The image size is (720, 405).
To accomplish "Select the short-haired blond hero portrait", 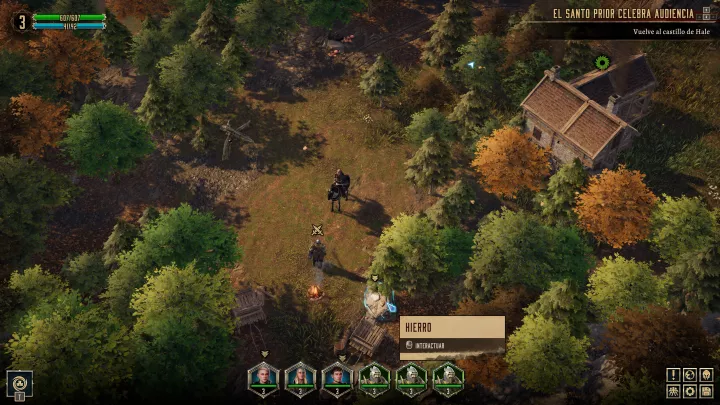I will pos(263,376).
